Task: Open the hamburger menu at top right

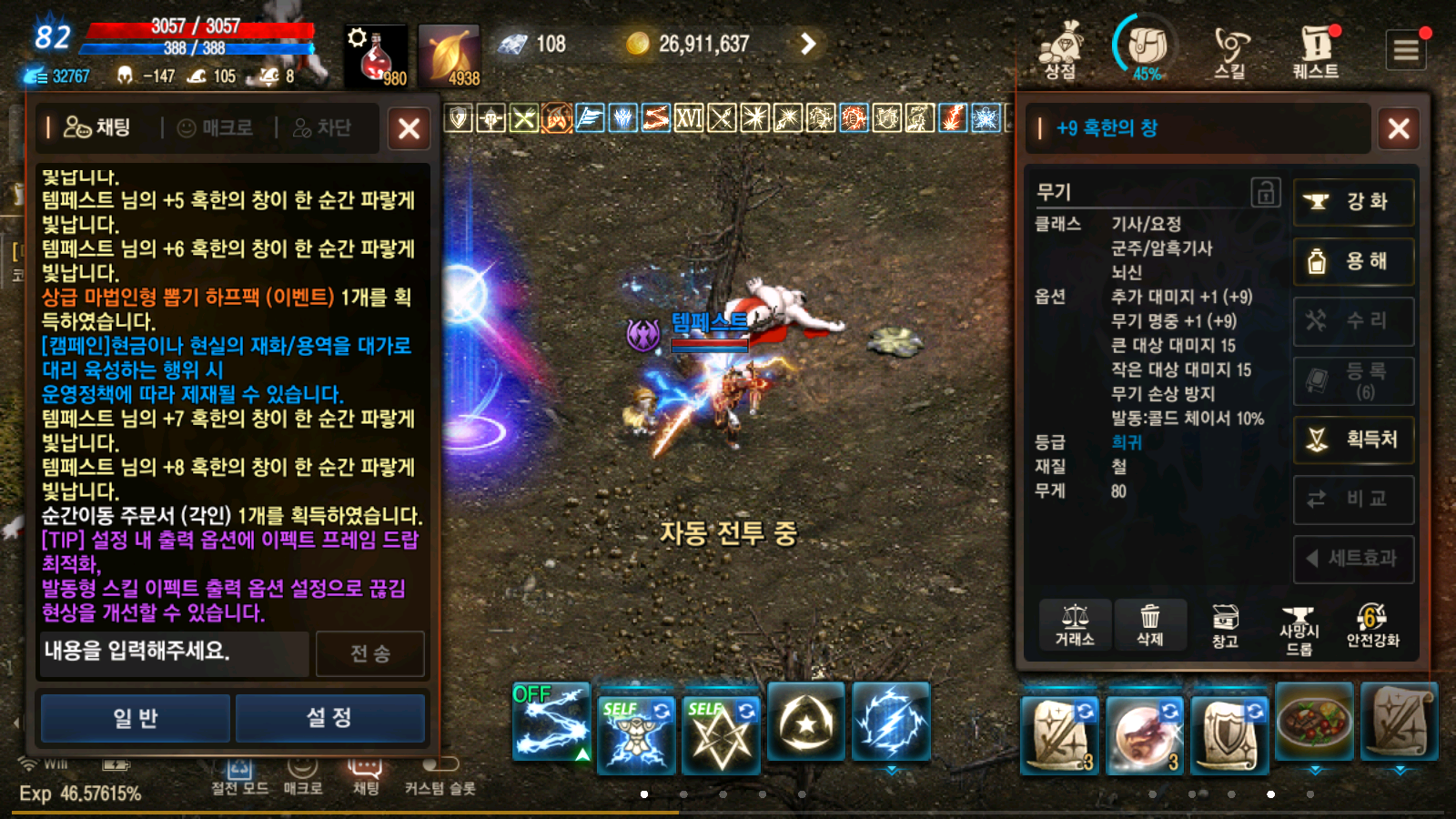Action: click(x=1406, y=49)
